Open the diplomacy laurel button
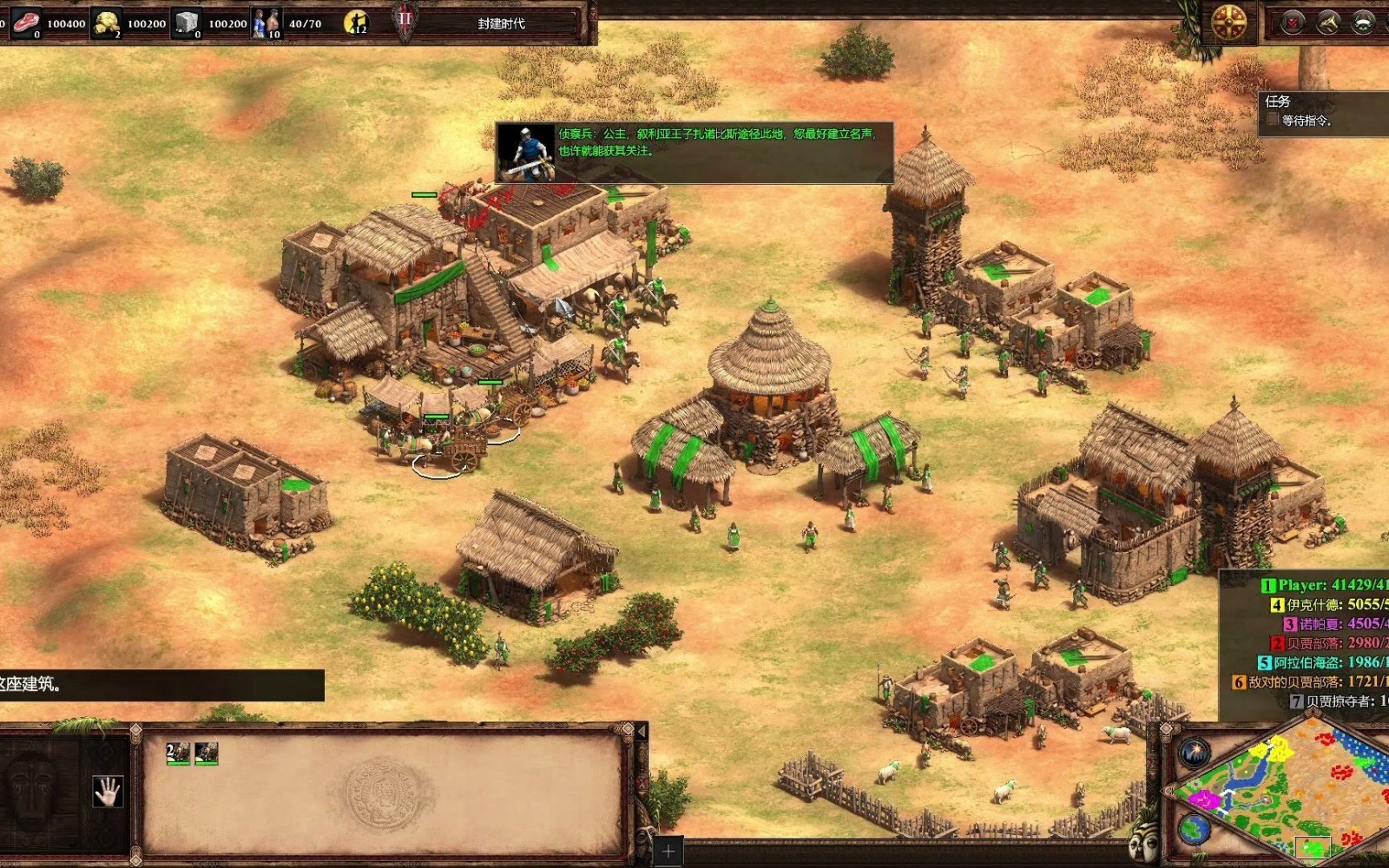Viewport: 1389px width, 868px height. click(x=1363, y=23)
